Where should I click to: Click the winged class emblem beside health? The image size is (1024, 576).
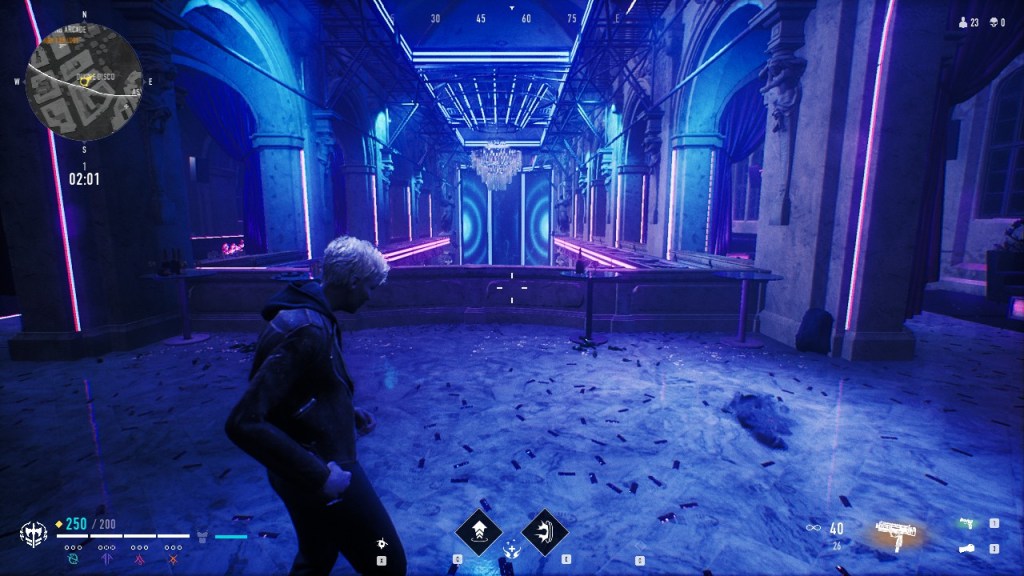point(34,533)
